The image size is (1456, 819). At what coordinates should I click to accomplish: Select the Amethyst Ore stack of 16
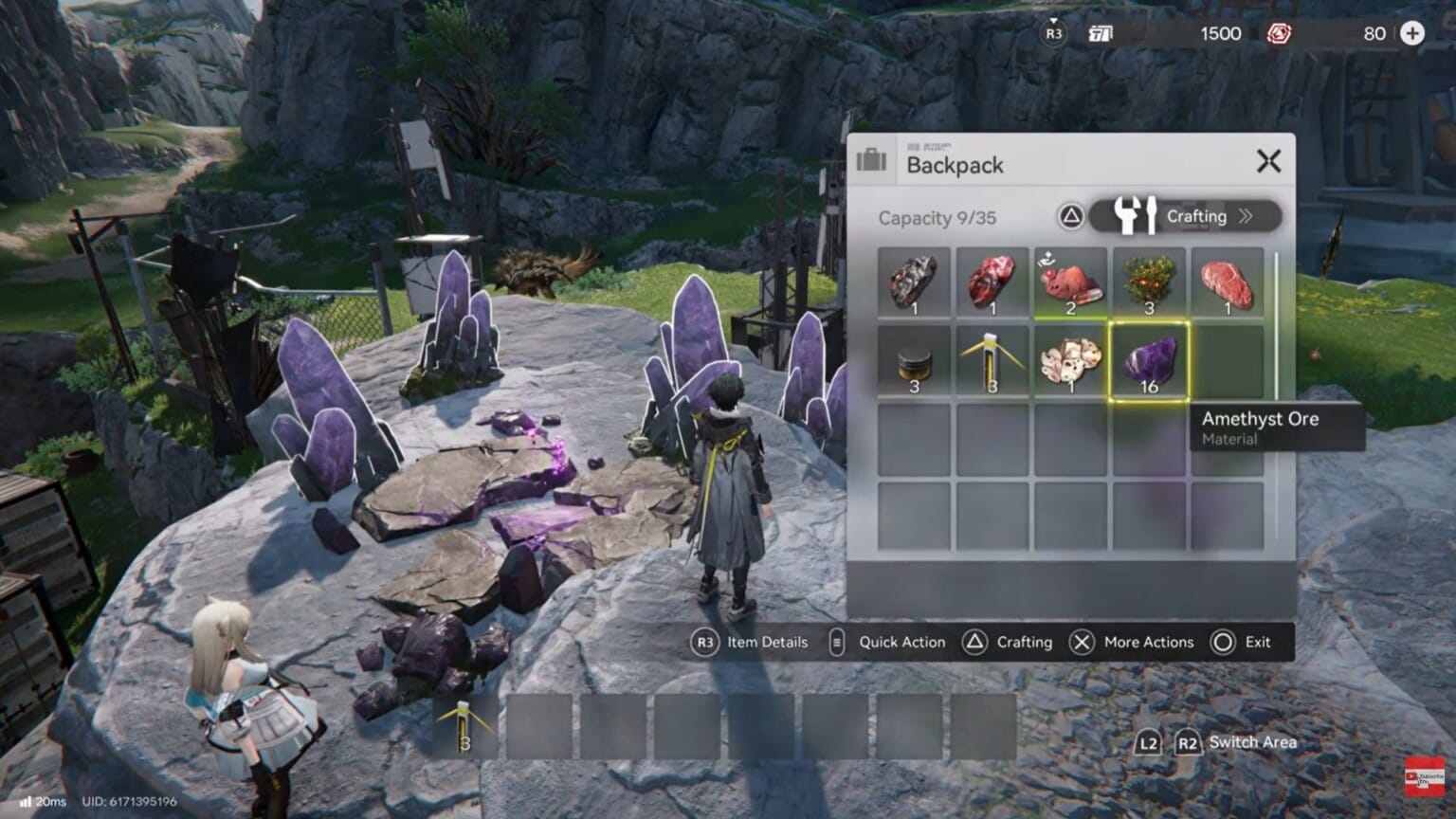(1147, 363)
